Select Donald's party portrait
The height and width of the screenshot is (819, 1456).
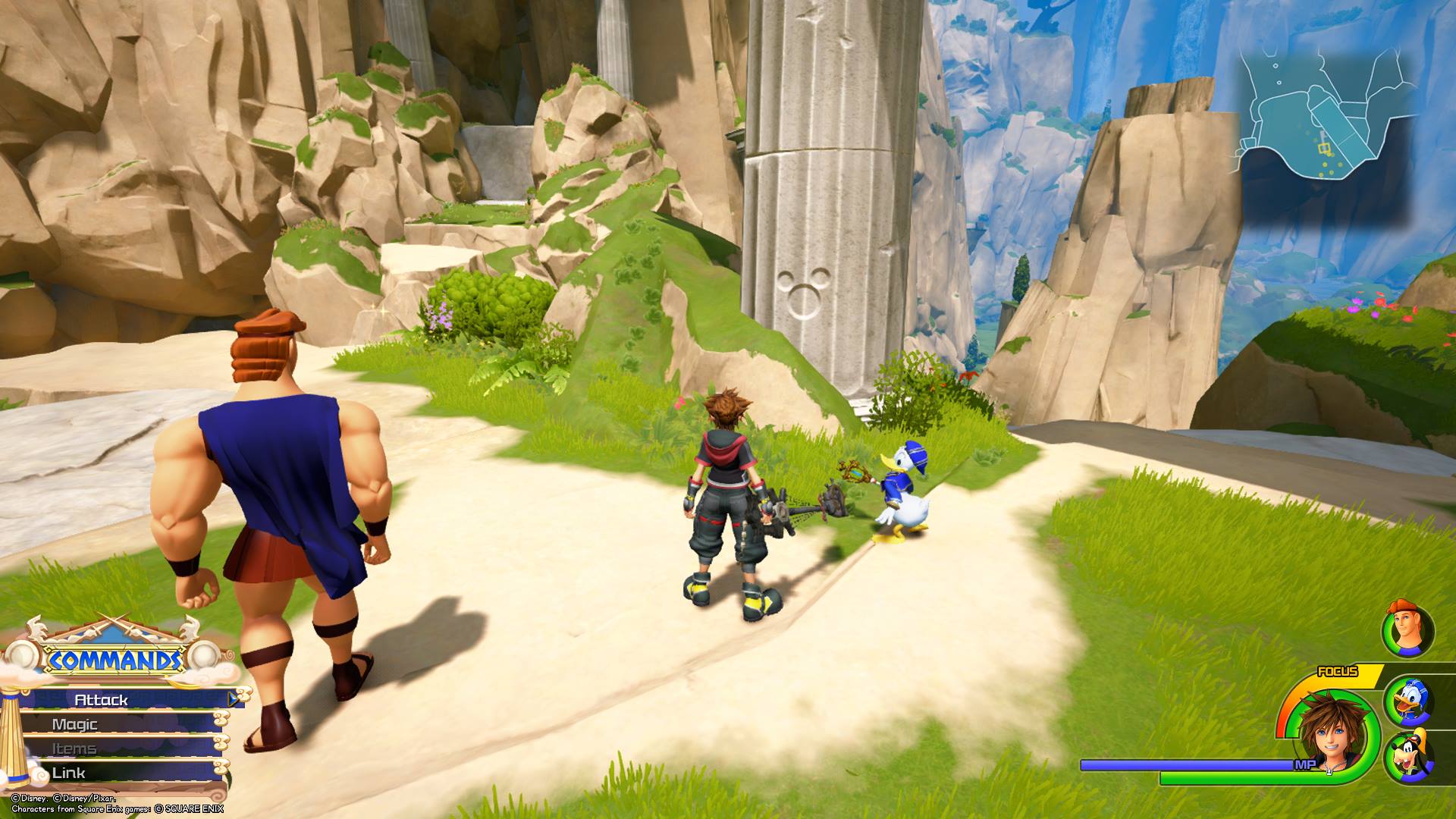tap(1408, 701)
